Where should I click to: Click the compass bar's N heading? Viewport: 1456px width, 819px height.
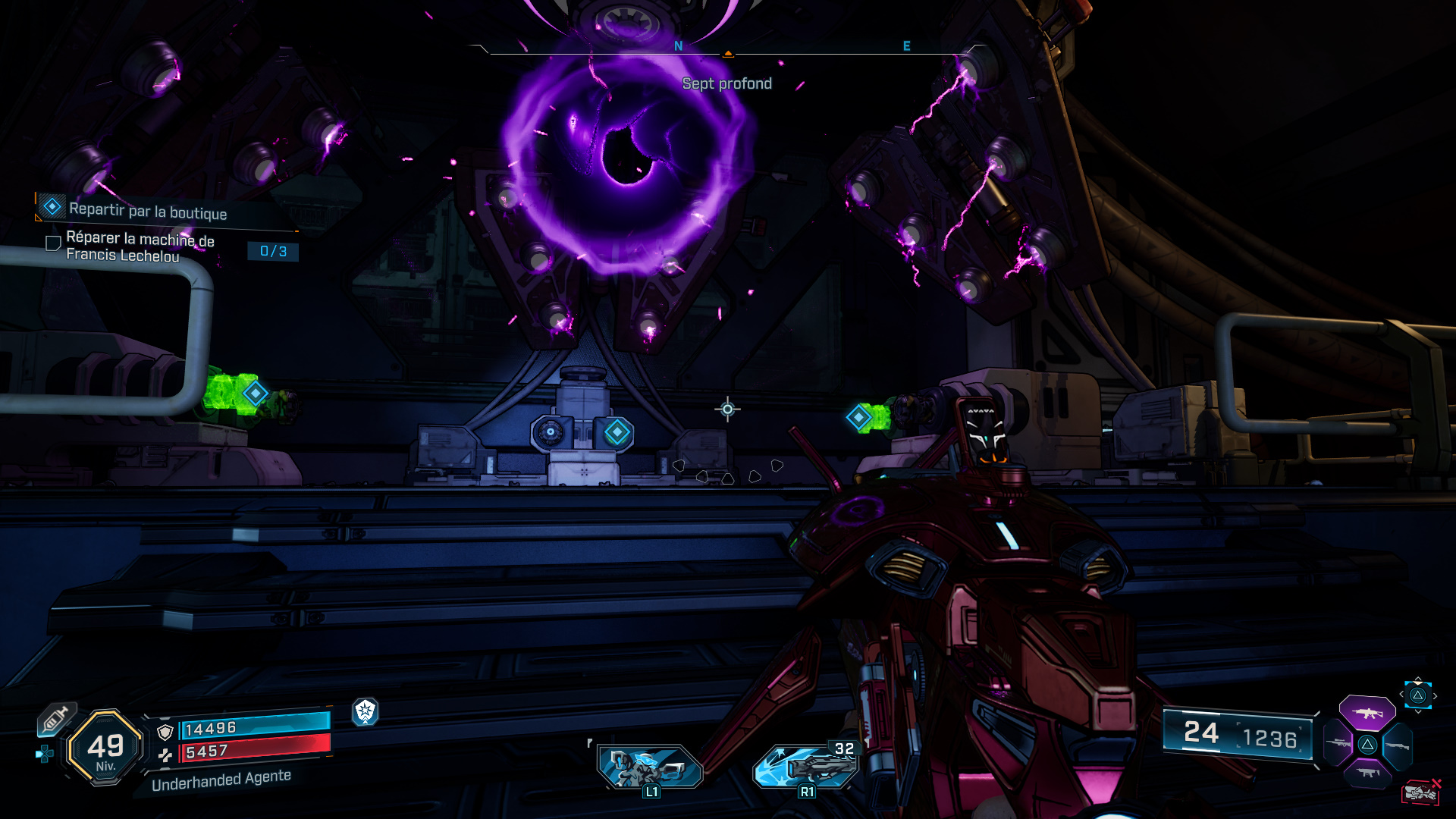click(678, 46)
